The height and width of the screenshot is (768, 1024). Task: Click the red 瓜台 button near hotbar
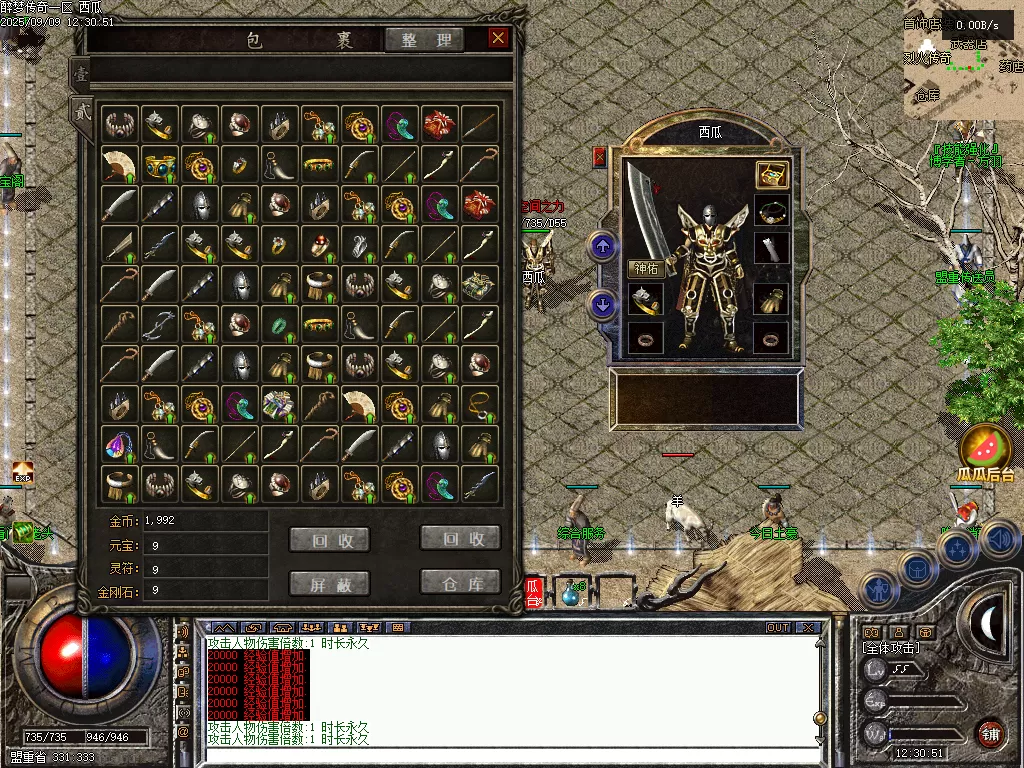pos(533,594)
